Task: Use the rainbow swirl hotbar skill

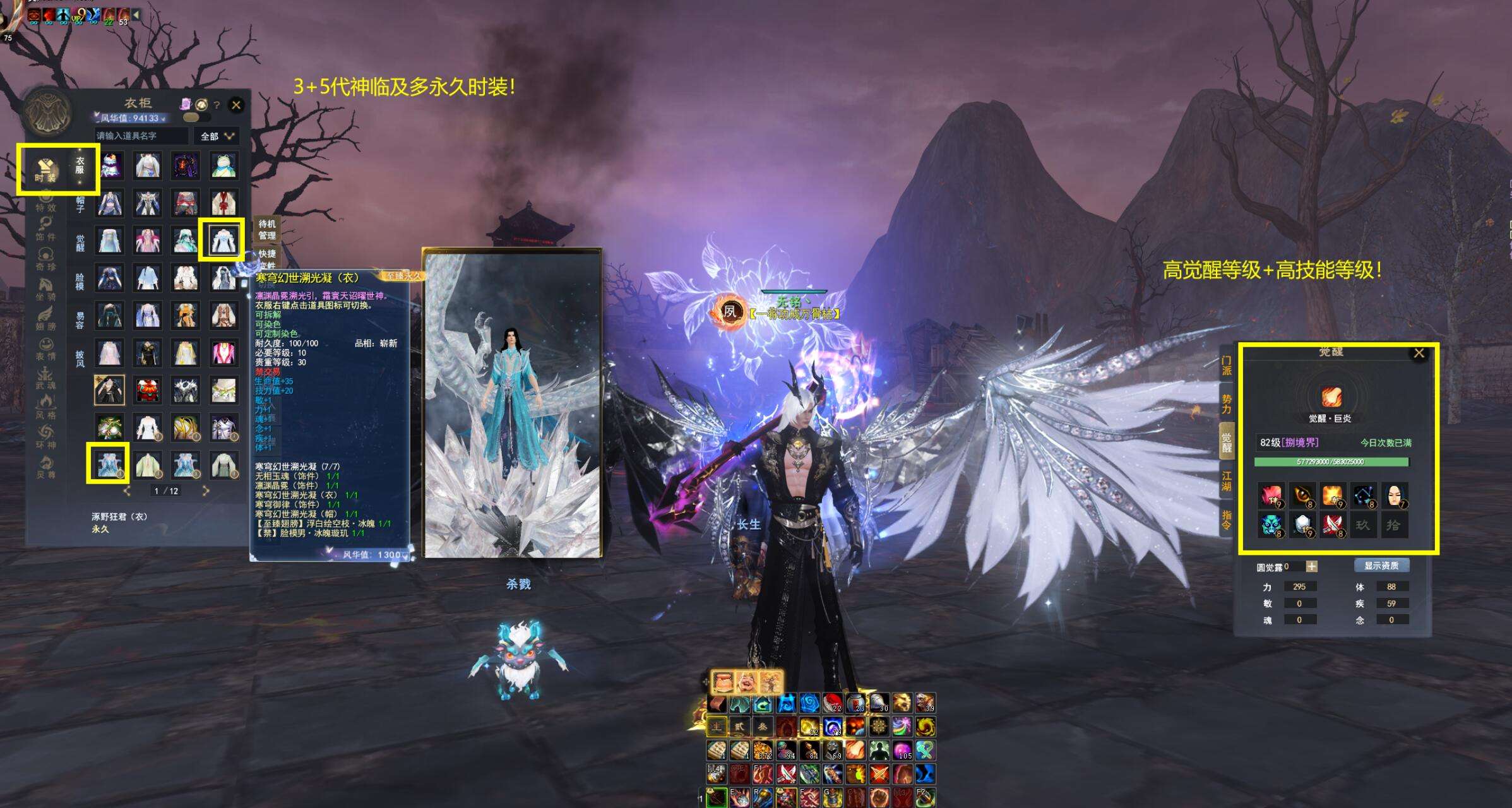Action: [x=902, y=727]
